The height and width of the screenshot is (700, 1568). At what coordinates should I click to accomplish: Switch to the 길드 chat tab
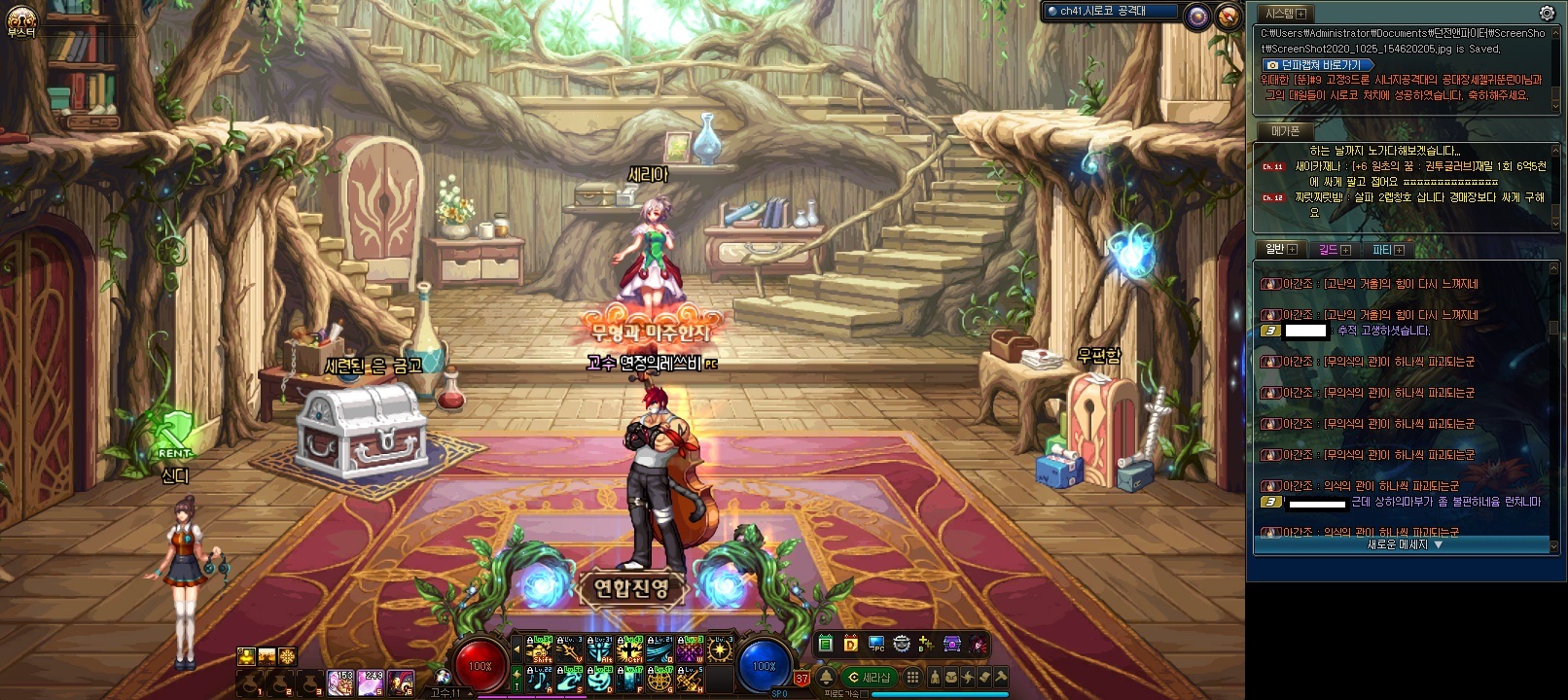[x=1334, y=250]
